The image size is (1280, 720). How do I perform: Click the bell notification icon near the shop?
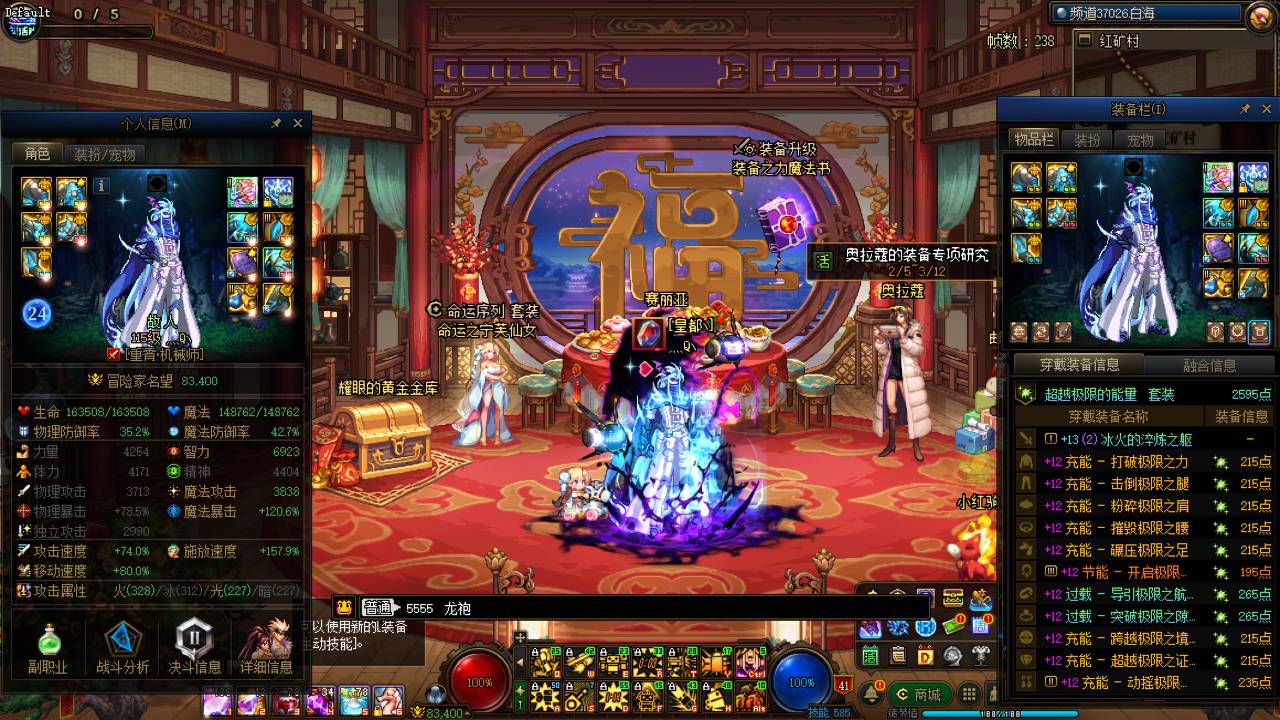coord(870,694)
